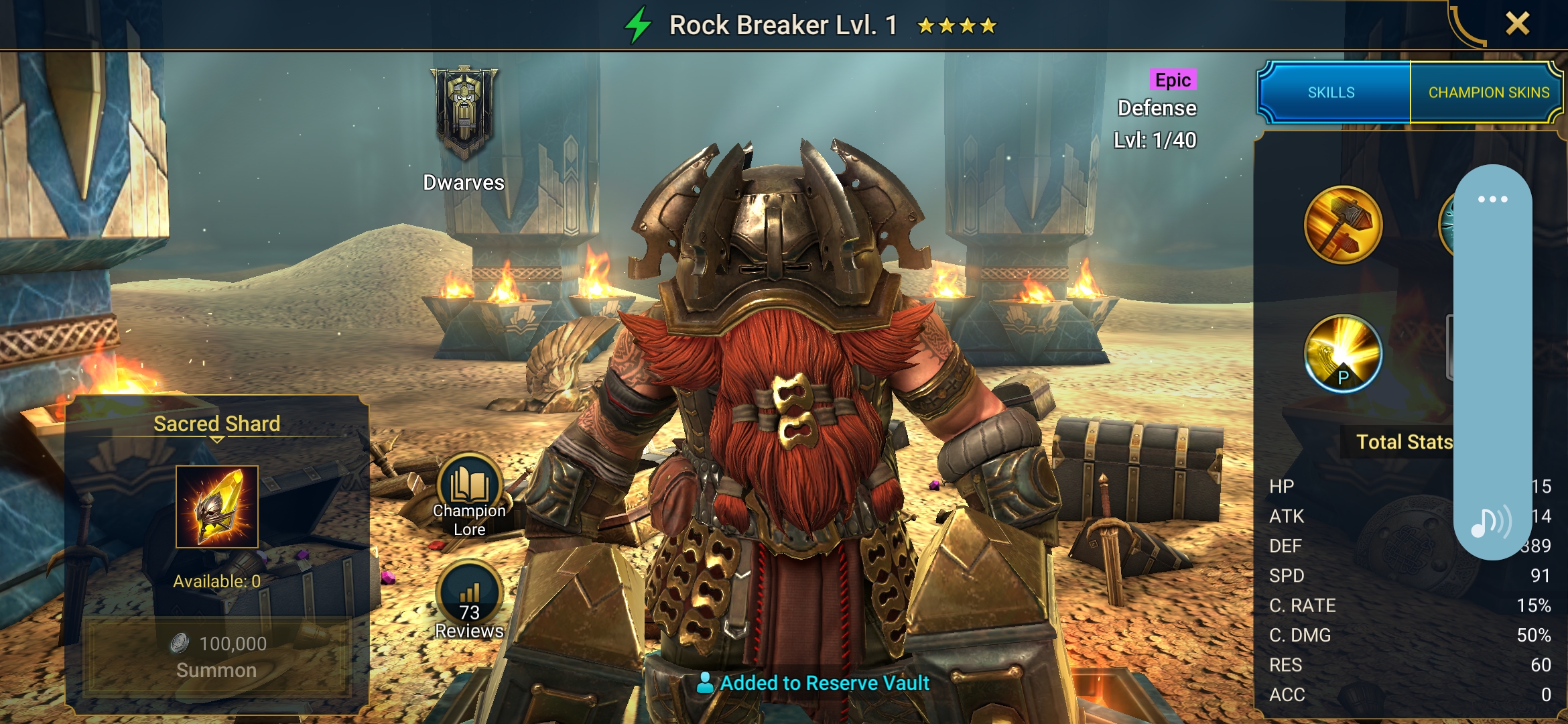Toggle the overlay sound icon
Viewport: 1568px width, 724px height.
tap(1491, 522)
